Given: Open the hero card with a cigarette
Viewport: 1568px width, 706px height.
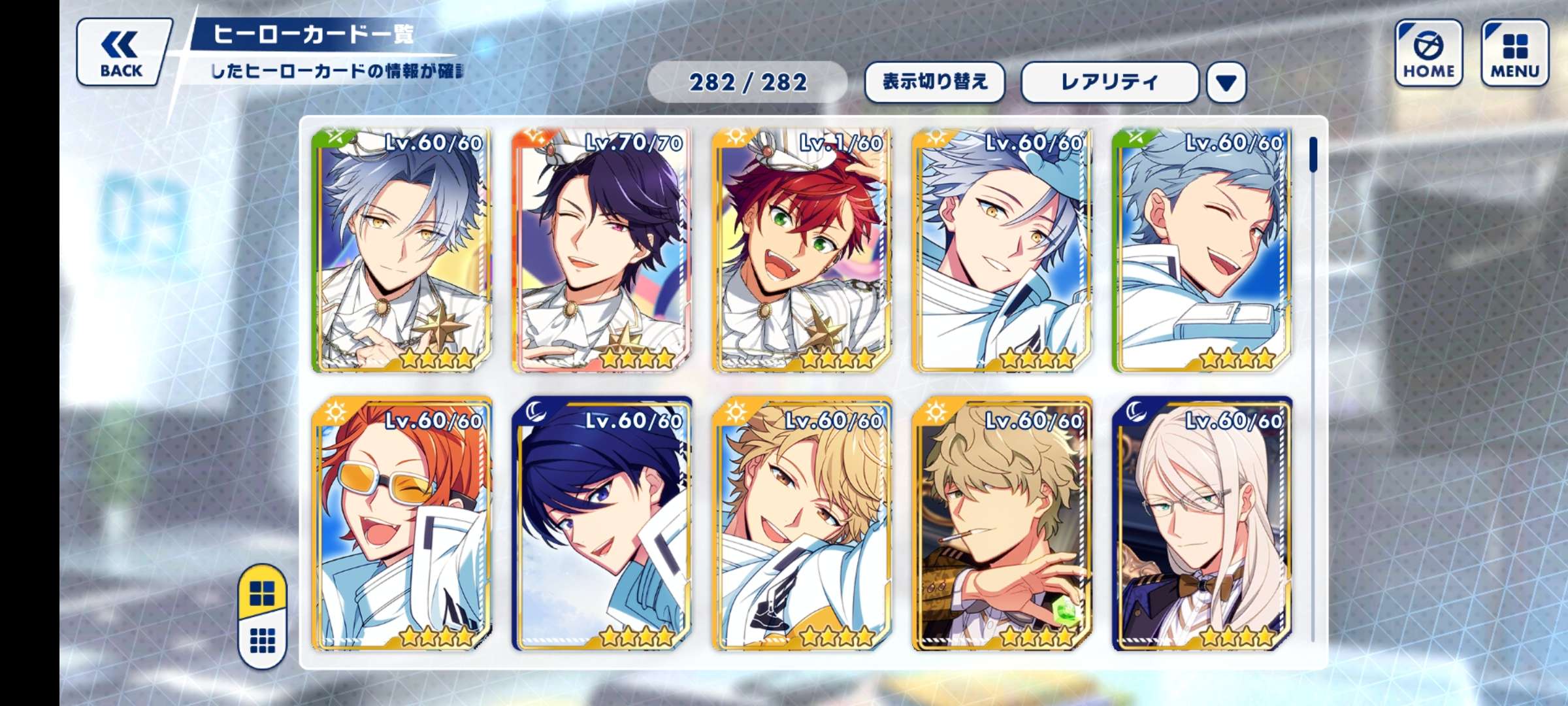Looking at the screenshot, I should [1002, 523].
